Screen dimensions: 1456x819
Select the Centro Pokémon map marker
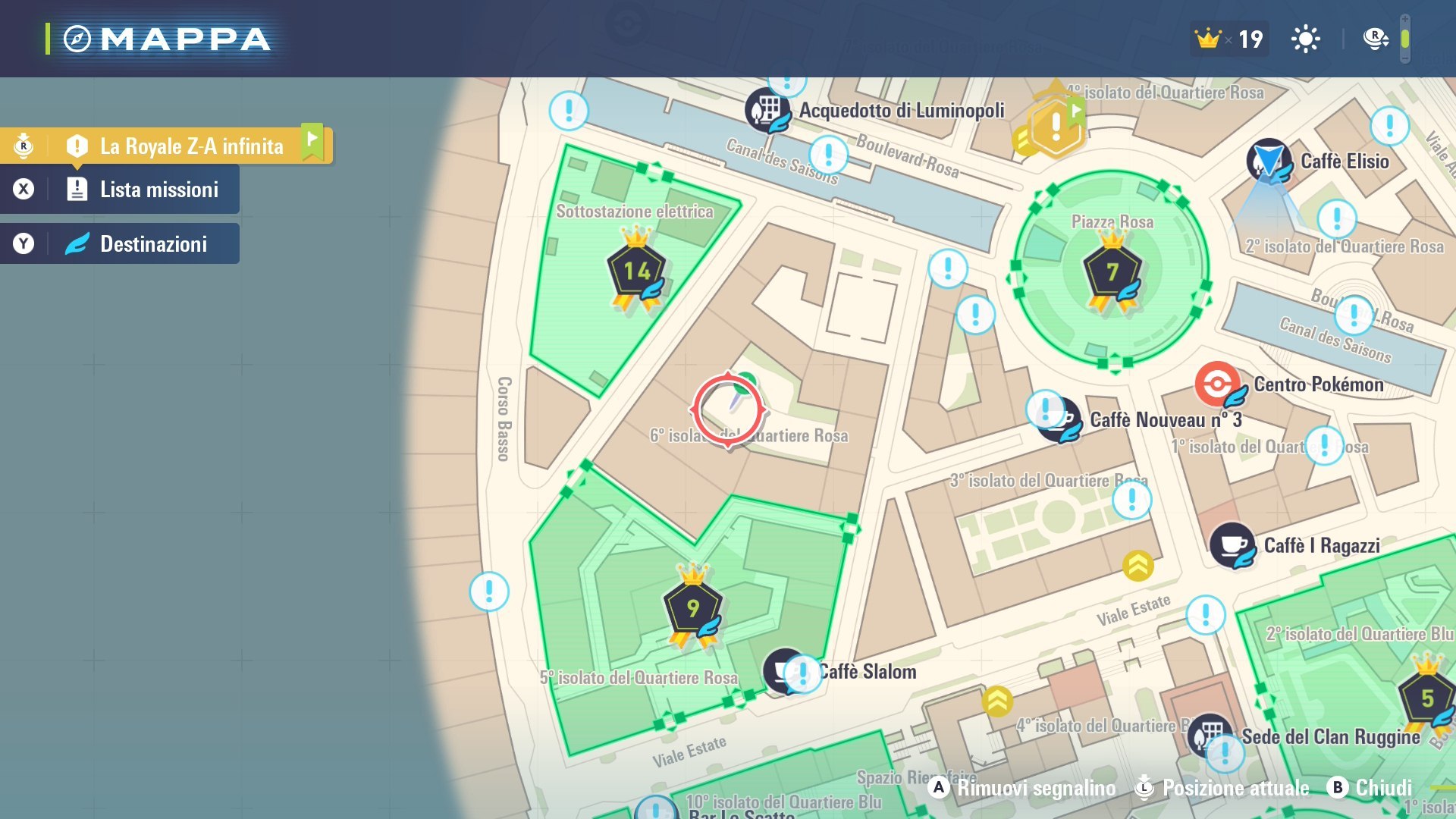coord(1218,384)
